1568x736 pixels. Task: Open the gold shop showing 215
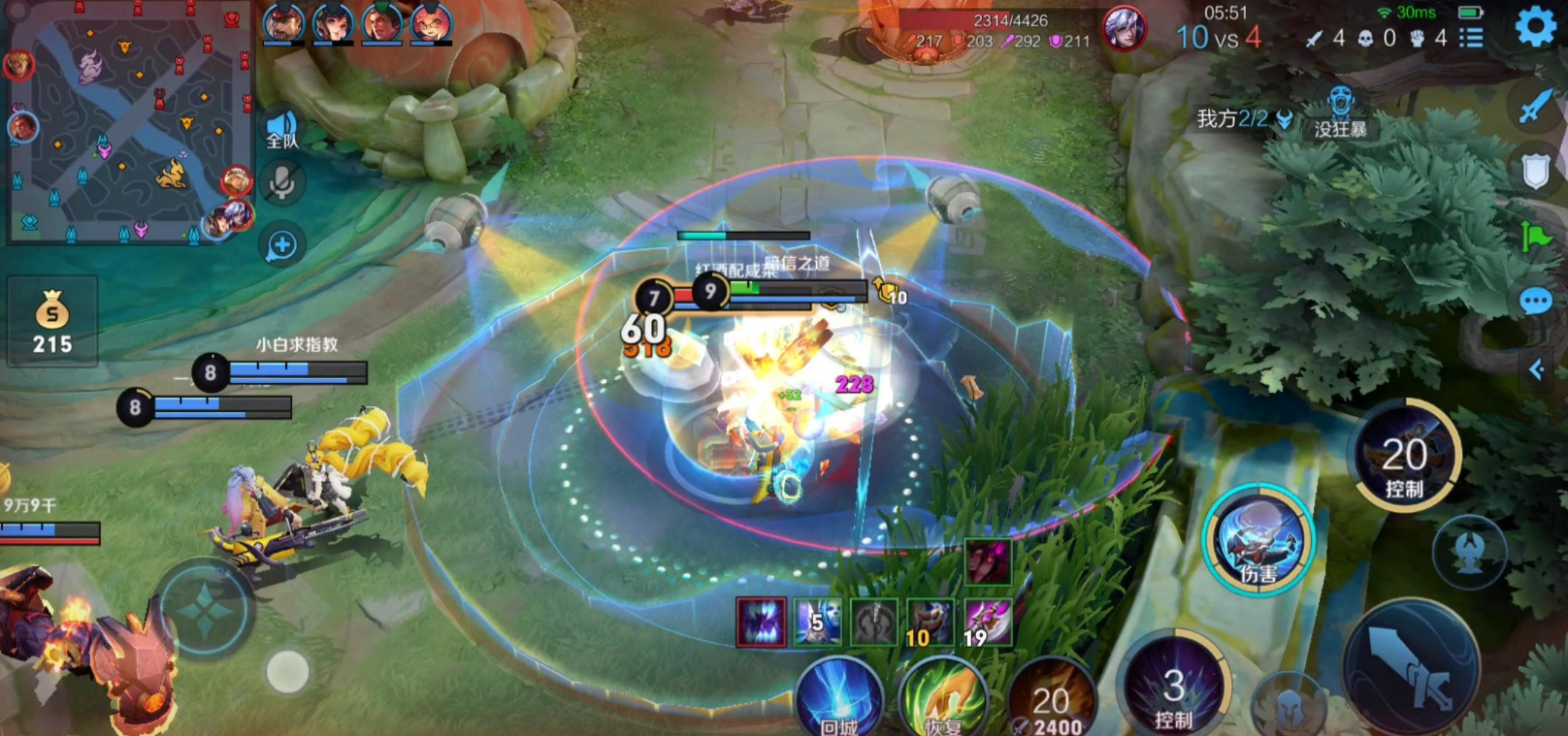coord(52,322)
